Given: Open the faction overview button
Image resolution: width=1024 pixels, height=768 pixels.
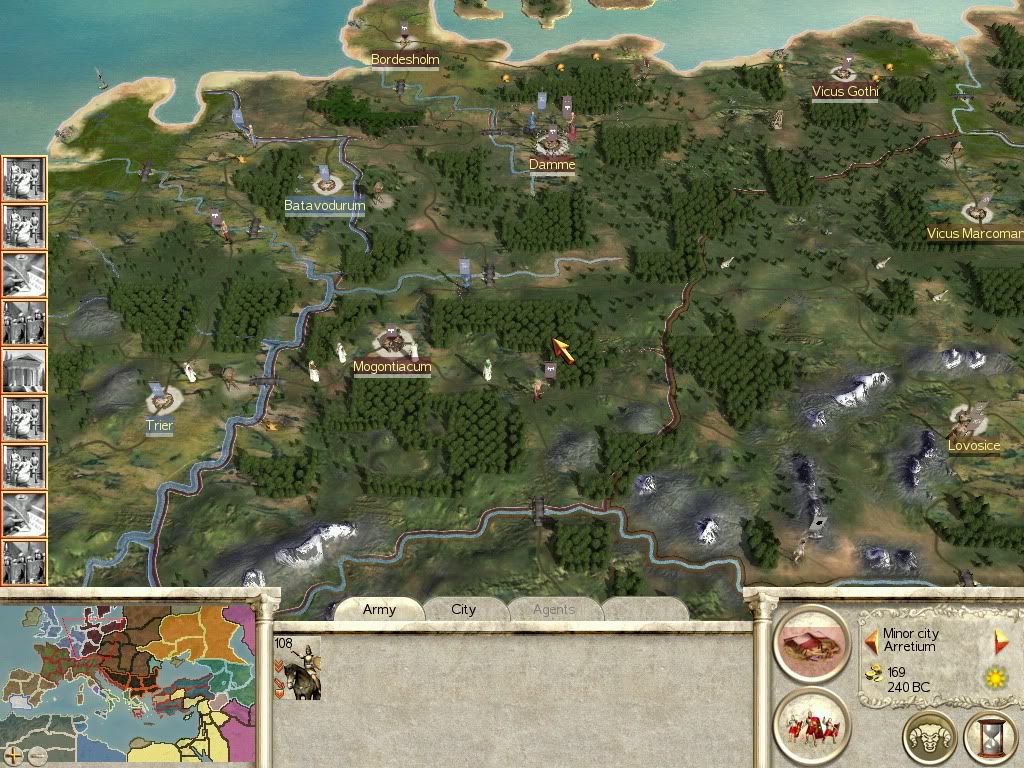Looking at the screenshot, I should coord(929,738).
